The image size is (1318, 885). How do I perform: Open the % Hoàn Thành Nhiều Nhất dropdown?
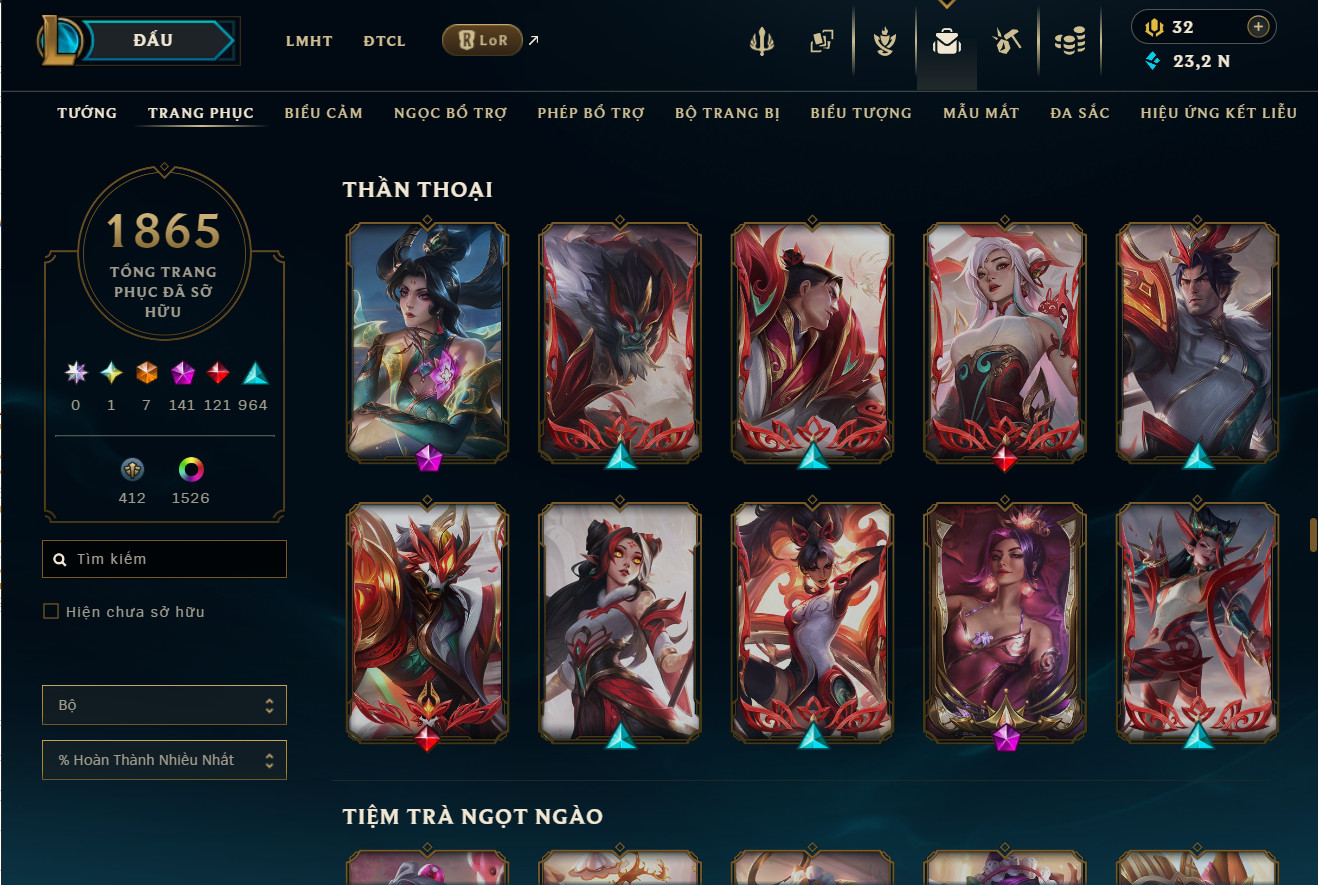pos(165,760)
